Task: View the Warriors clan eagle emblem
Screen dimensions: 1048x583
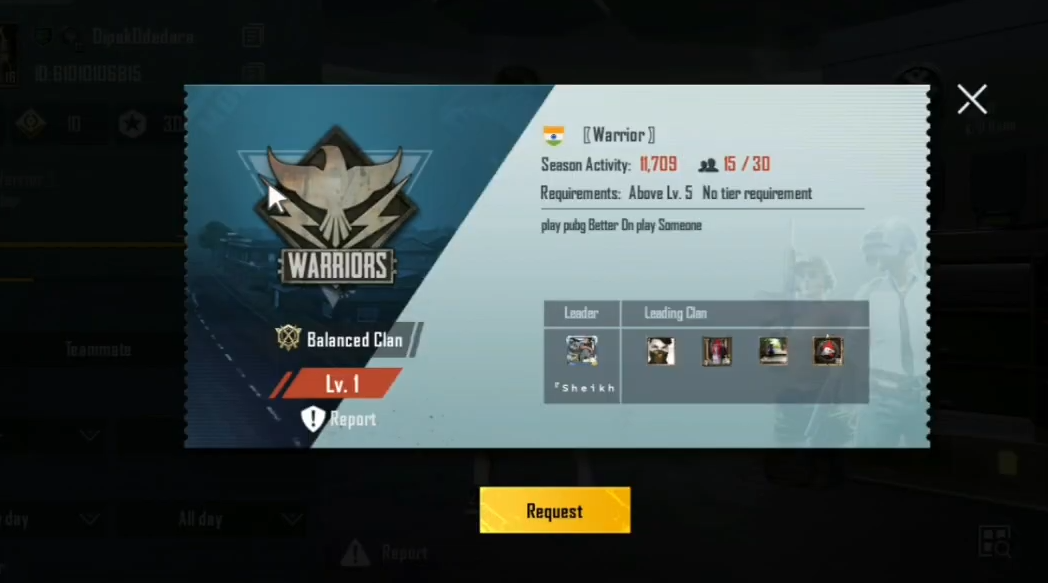Action: tap(336, 207)
